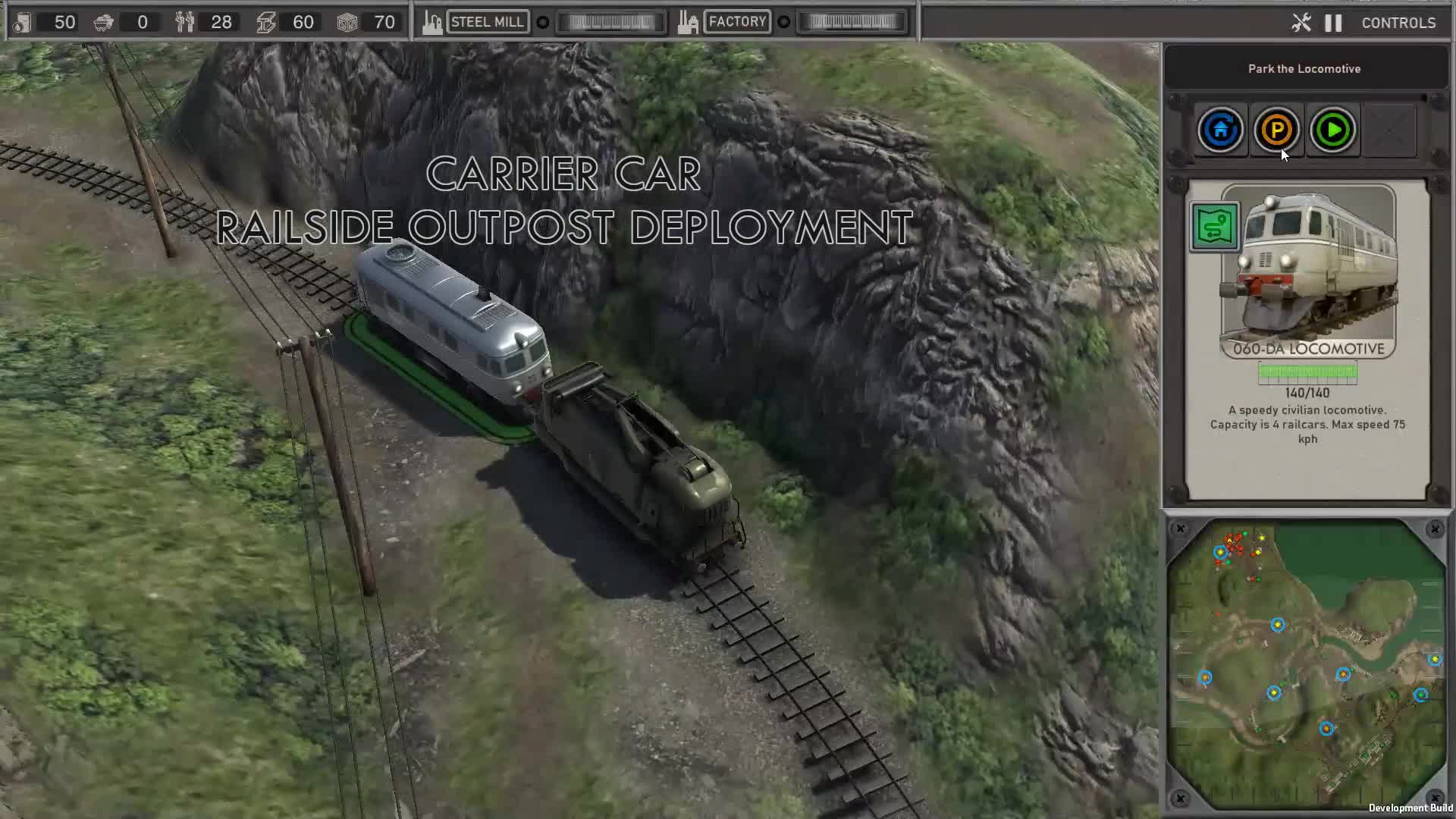1456x819 pixels.
Task: Open the CONTROLS menu
Action: click(1398, 23)
